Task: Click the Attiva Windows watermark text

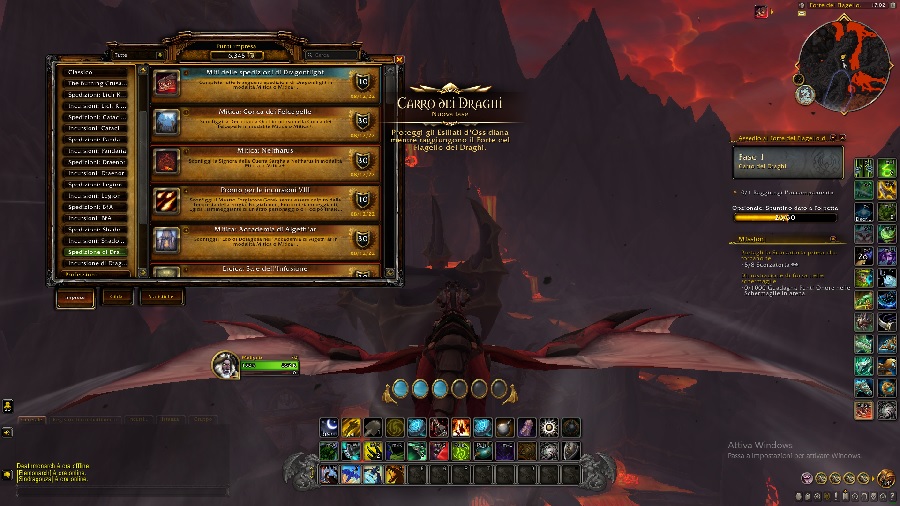Action: [758, 445]
